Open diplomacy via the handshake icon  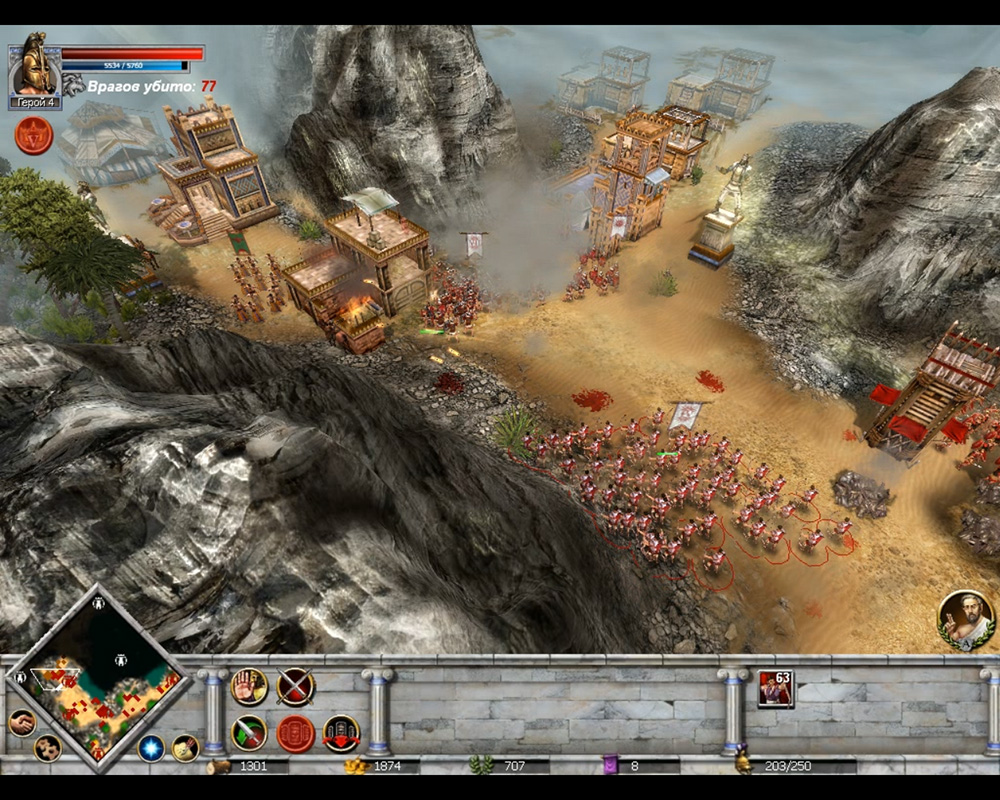(x=22, y=722)
